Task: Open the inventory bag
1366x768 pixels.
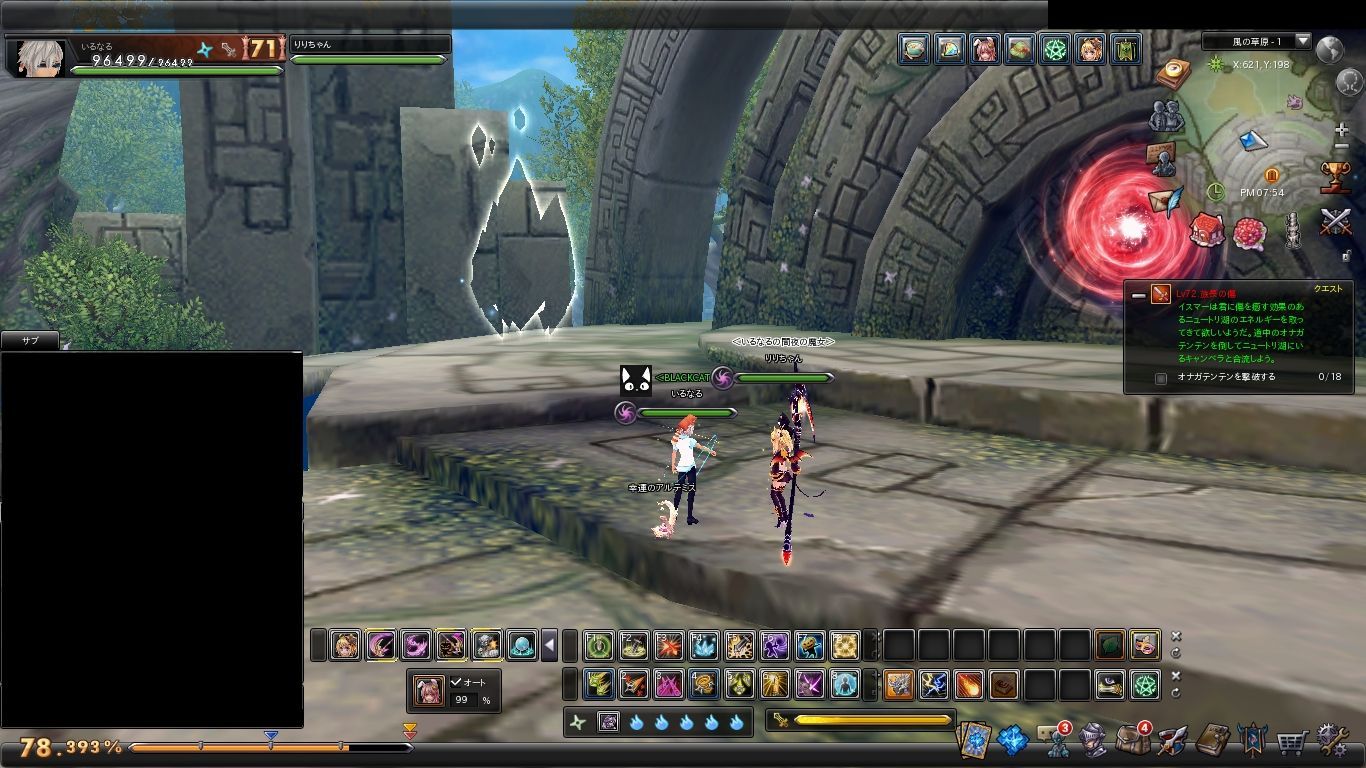Action: [x=1131, y=741]
